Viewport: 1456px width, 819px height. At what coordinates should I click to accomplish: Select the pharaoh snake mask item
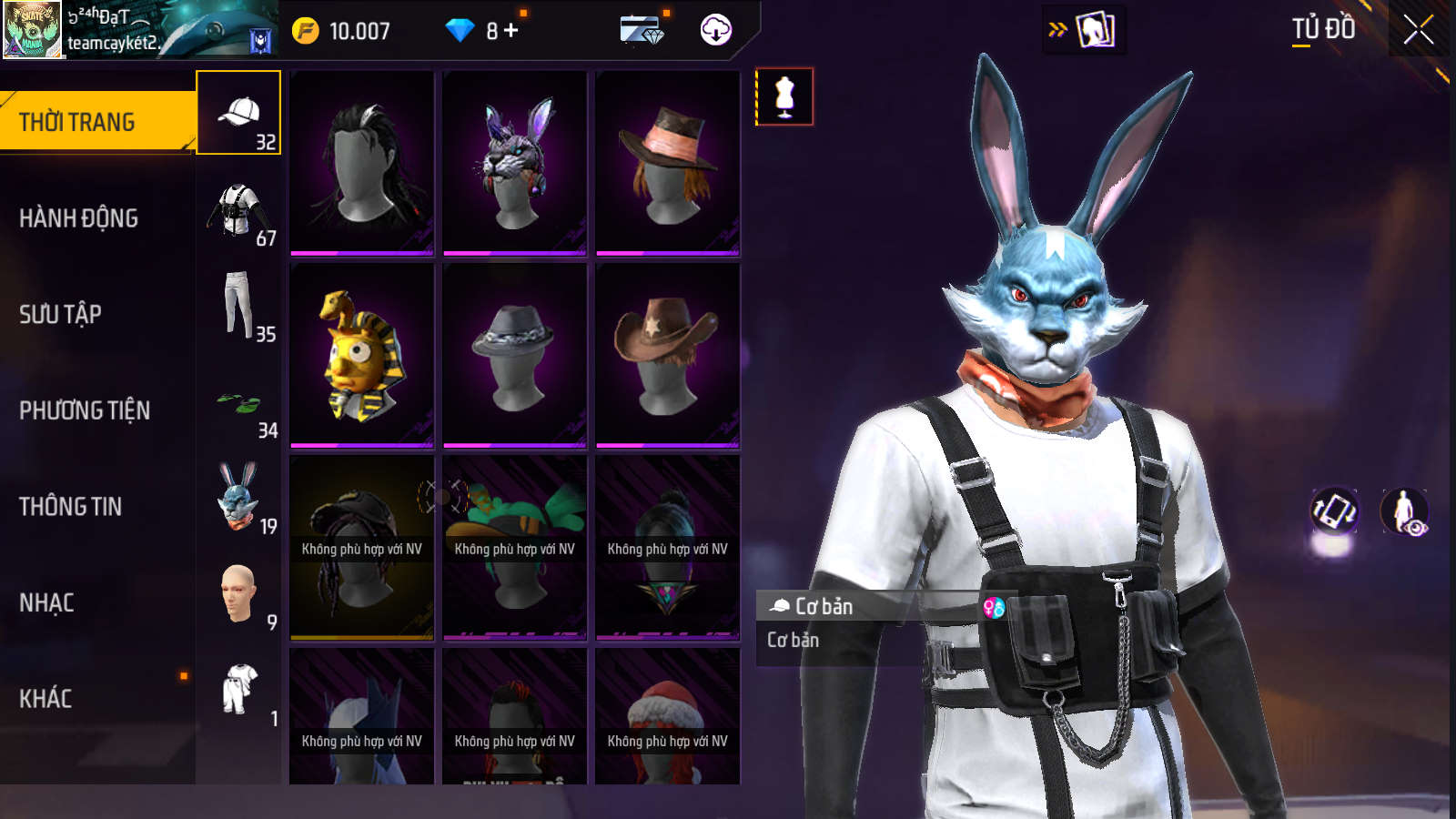click(x=362, y=355)
